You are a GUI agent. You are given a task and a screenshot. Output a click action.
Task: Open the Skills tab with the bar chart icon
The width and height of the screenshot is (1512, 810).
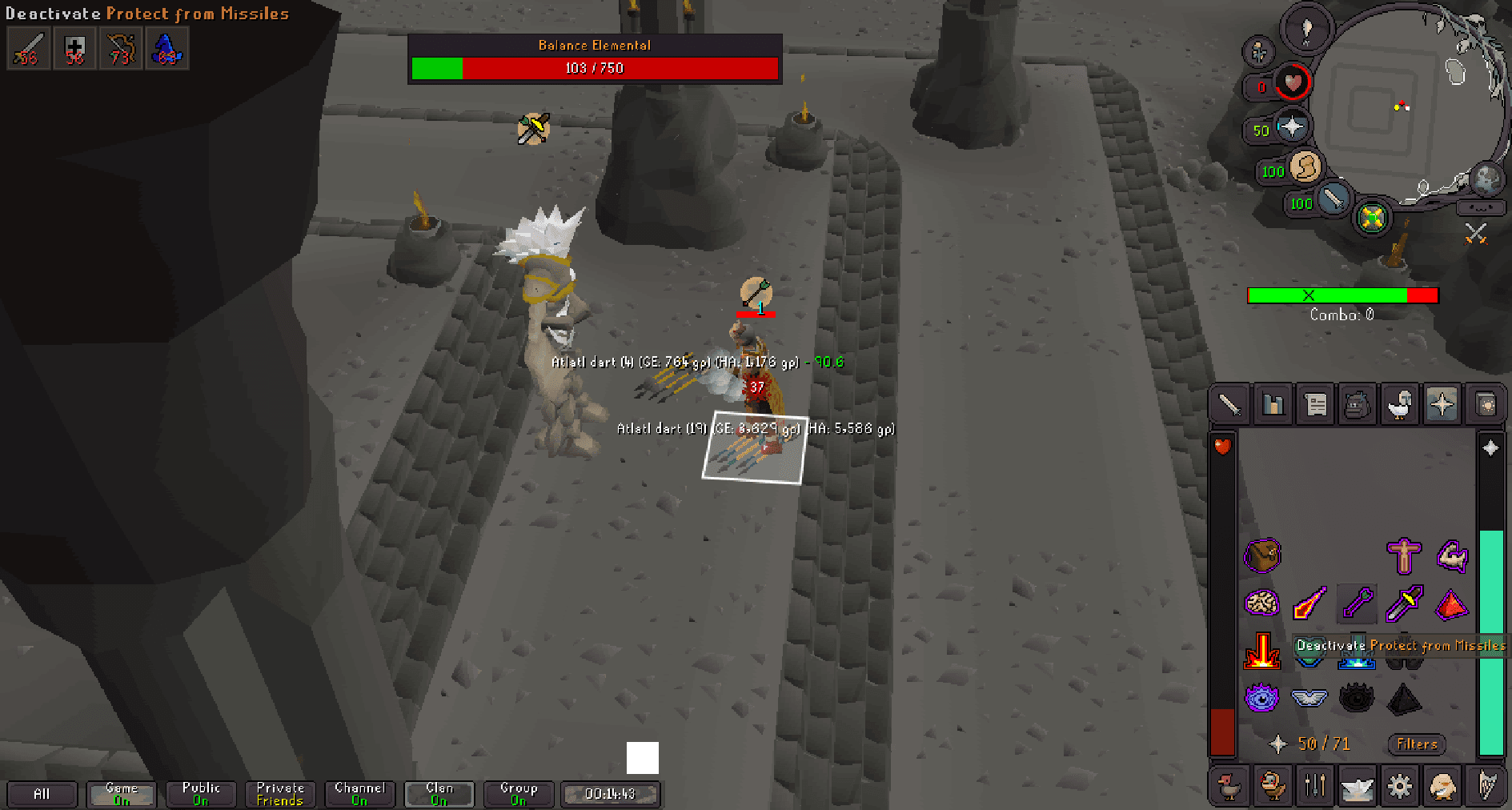pos(1272,404)
